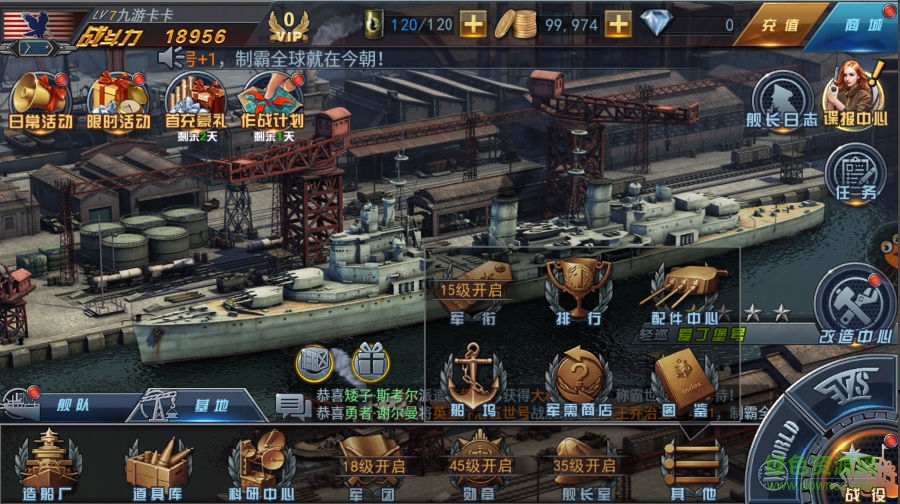Add more fuel with the plus button
This screenshot has width=900, height=504.
pos(474,23)
